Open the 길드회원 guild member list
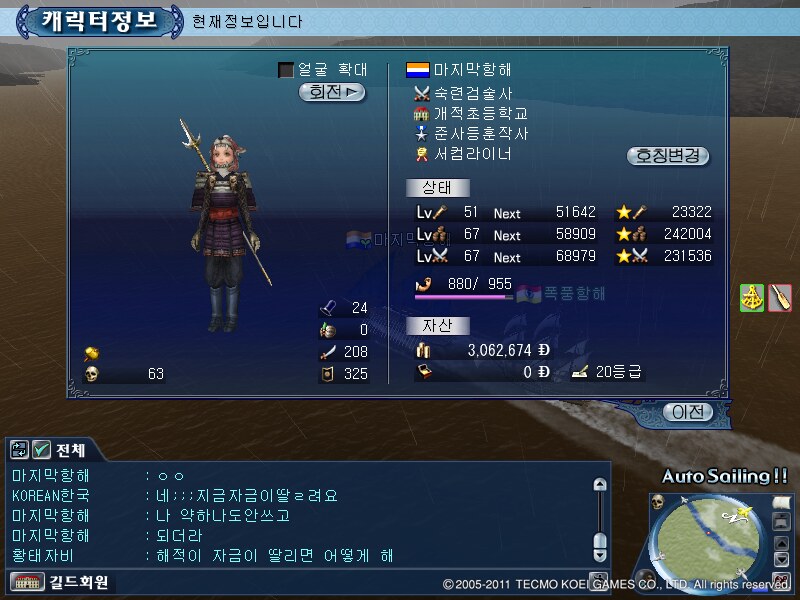 coord(60,581)
